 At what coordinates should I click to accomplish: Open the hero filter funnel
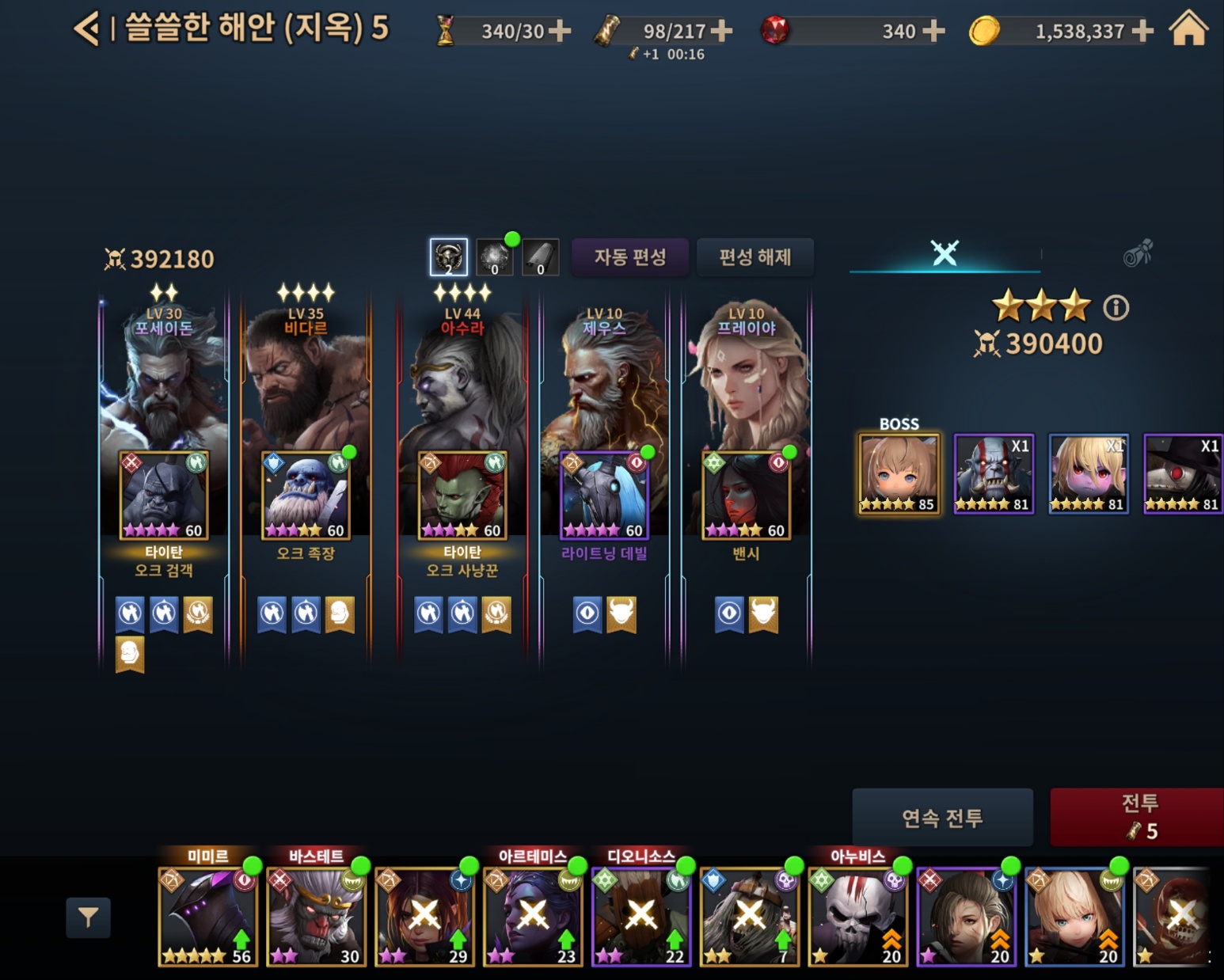(88, 917)
